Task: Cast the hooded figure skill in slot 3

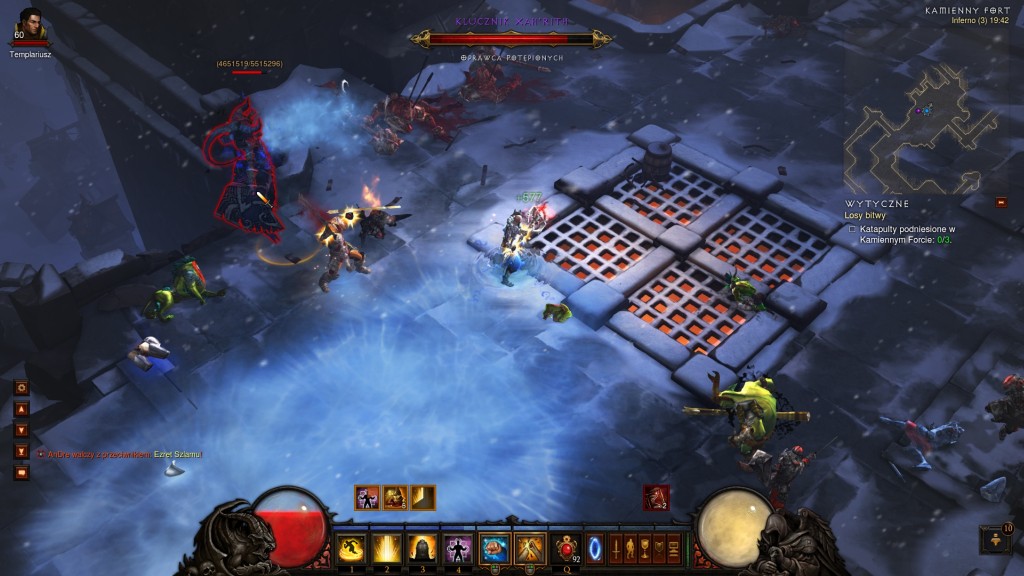Action: (x=422, y=548)
